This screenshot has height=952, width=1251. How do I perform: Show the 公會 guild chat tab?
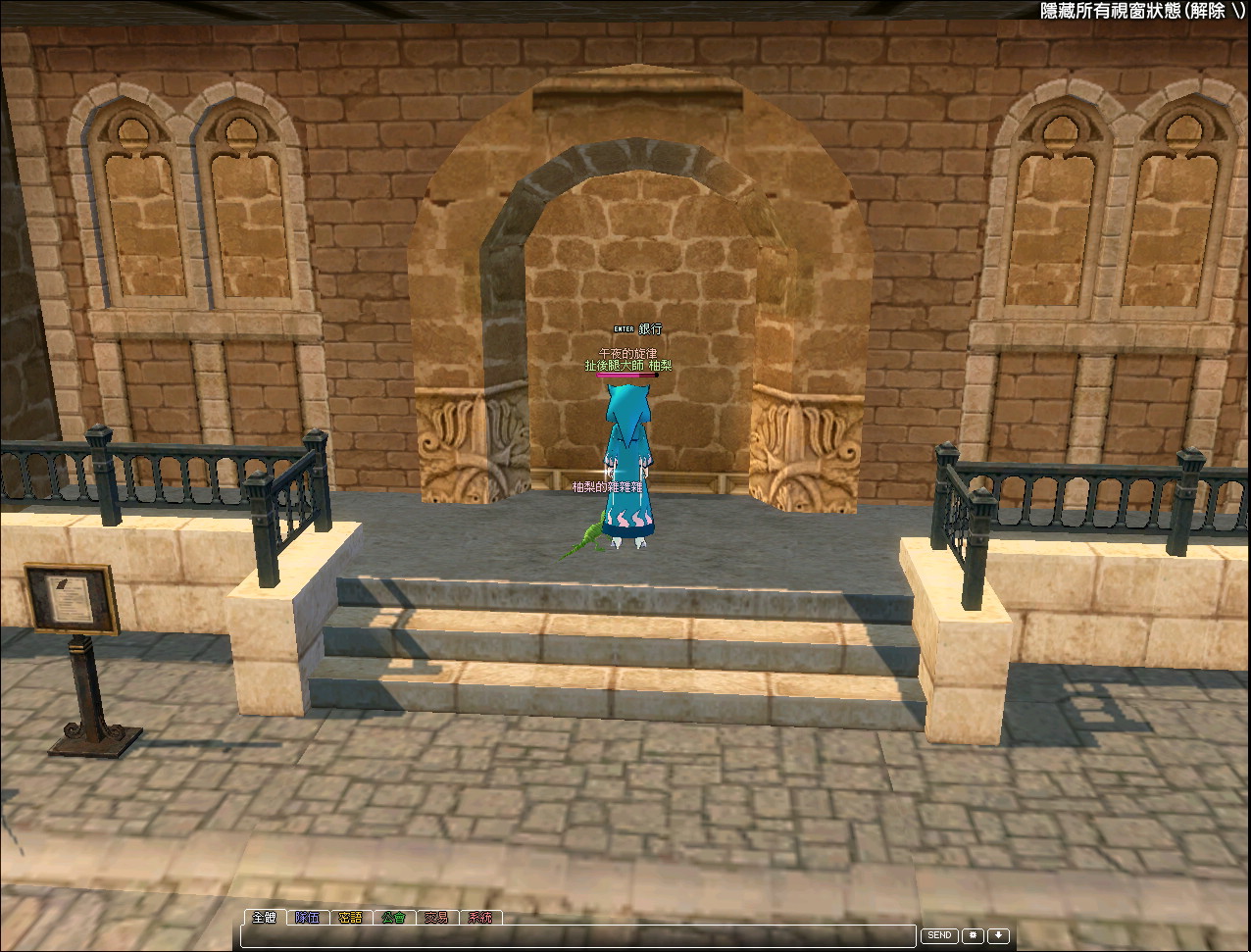point(393,918)
